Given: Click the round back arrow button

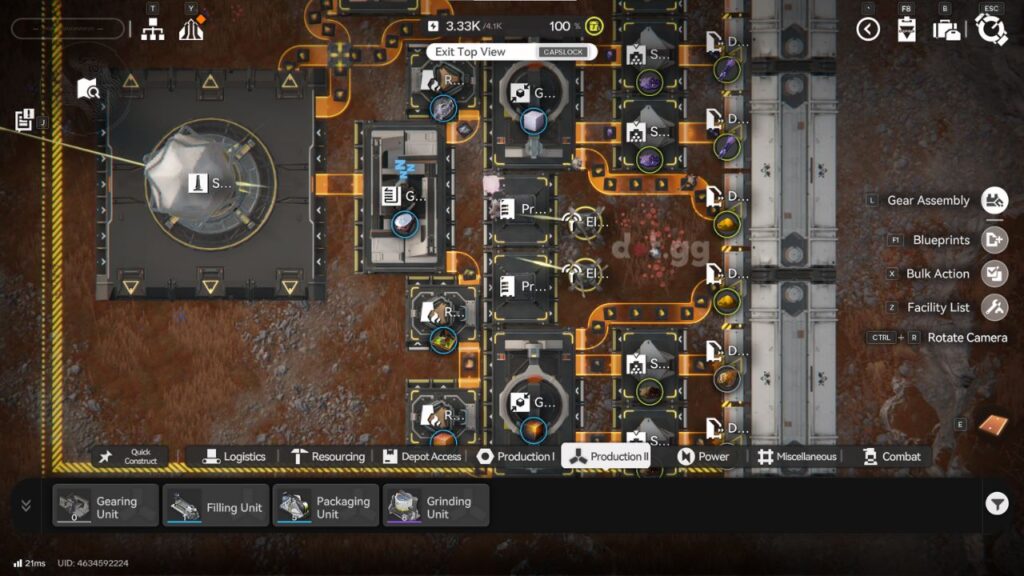Looking at the screenshot, I should click(x=868, y=29).
